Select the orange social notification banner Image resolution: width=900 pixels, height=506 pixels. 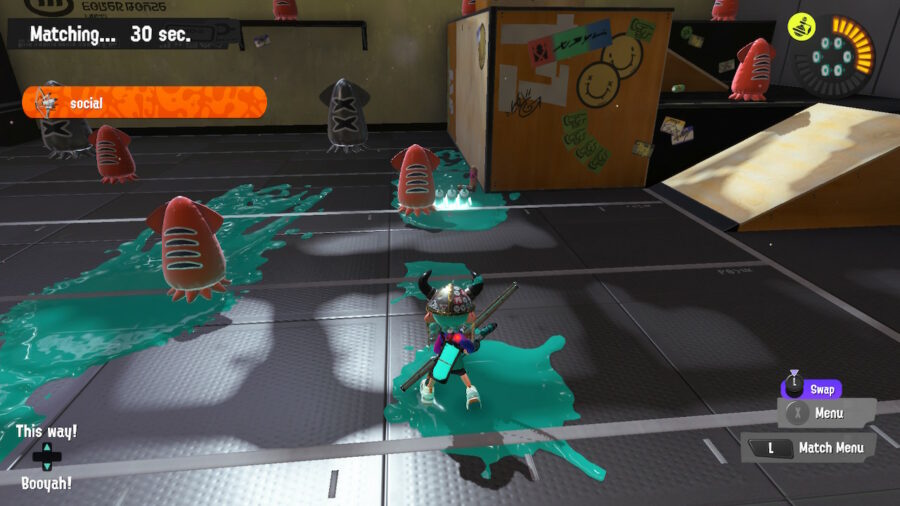(x=145, y=102)
